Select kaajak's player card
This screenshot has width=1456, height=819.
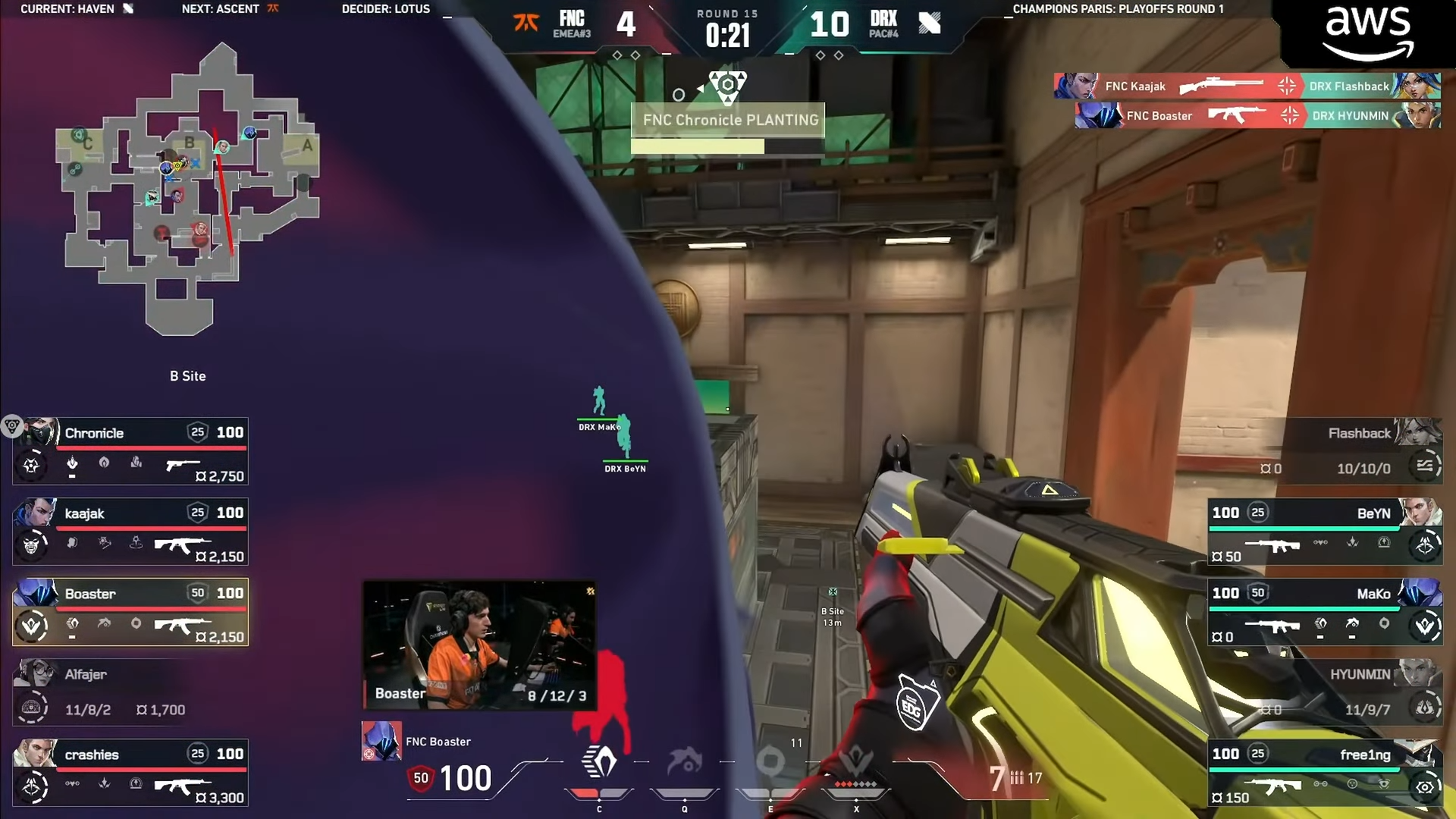point(130,532)
